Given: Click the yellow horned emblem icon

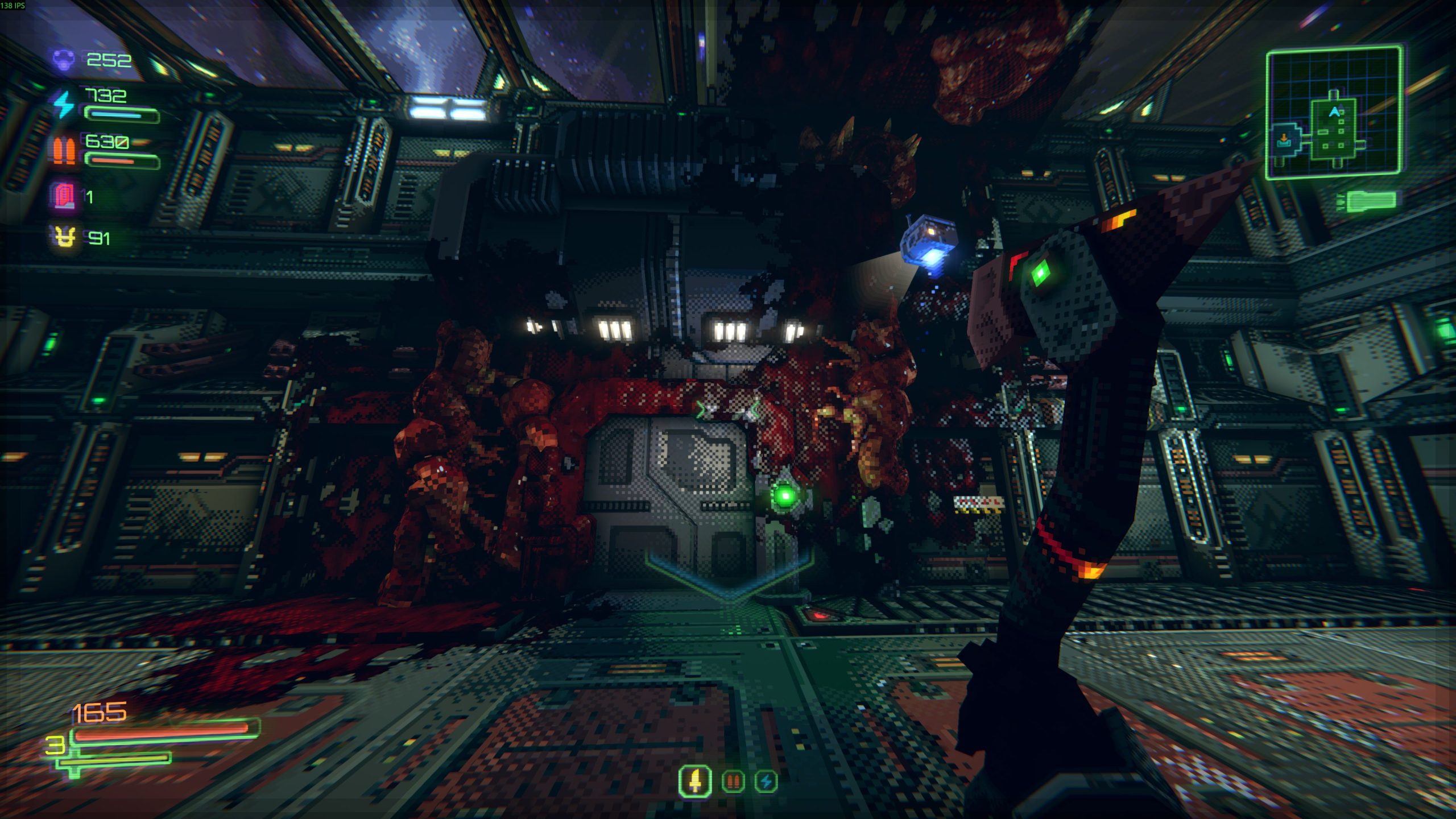Looking at the screenshot, I should coord(64,237).
